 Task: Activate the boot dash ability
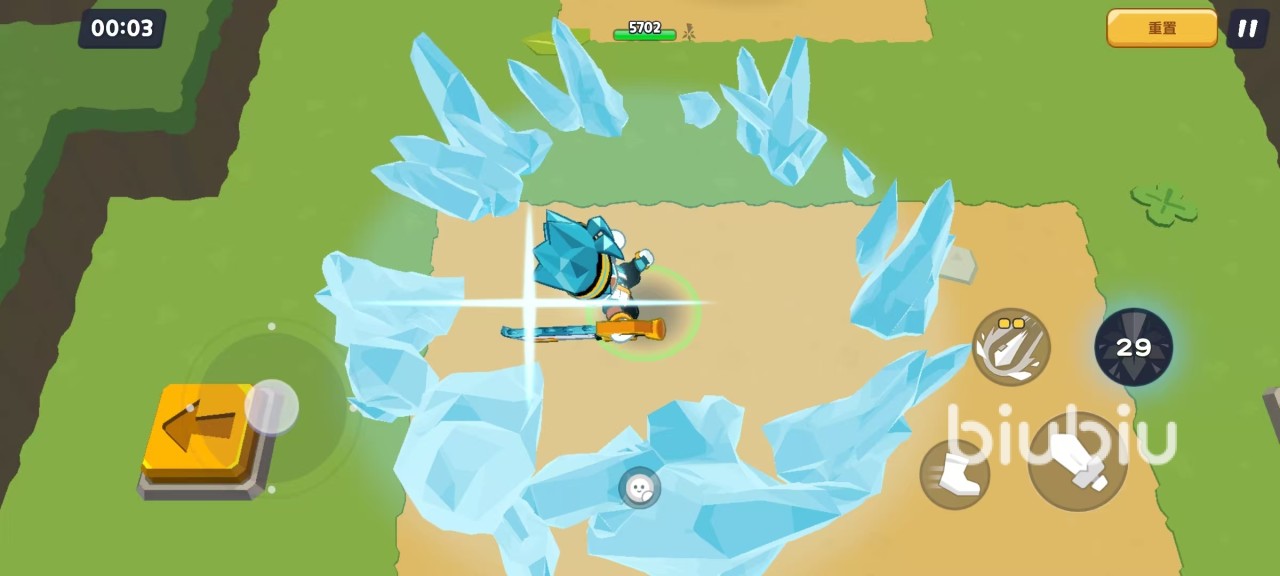(x=954, y=474)
